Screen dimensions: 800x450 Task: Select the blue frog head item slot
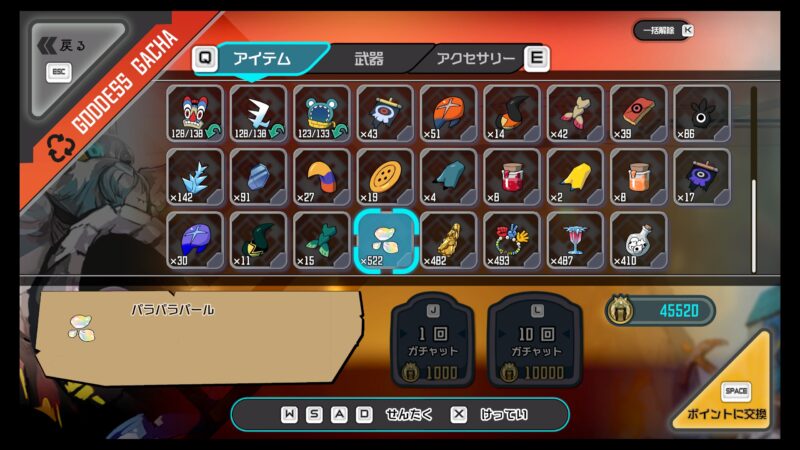[321, 113]
